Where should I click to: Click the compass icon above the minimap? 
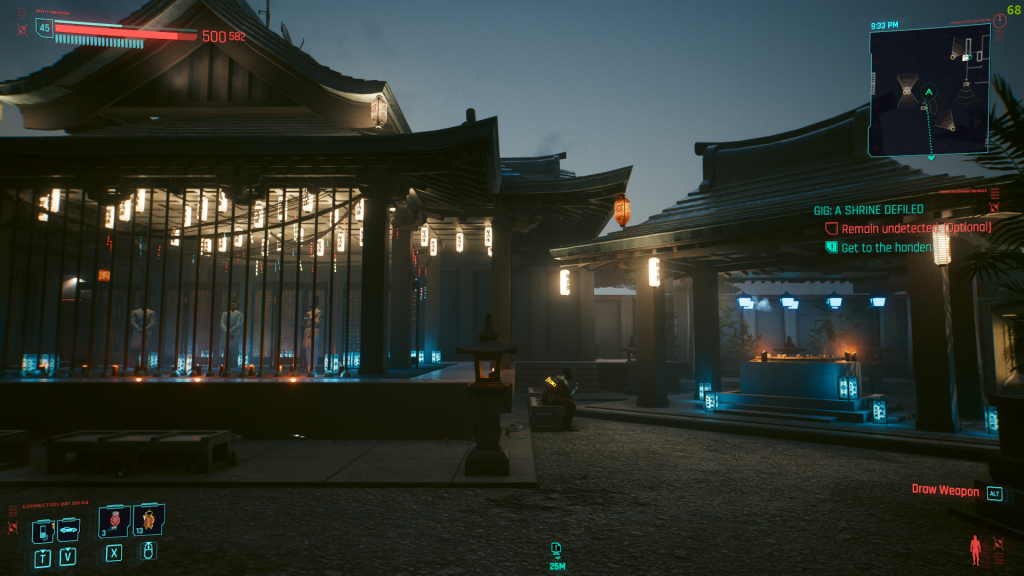coord(1001,20)
